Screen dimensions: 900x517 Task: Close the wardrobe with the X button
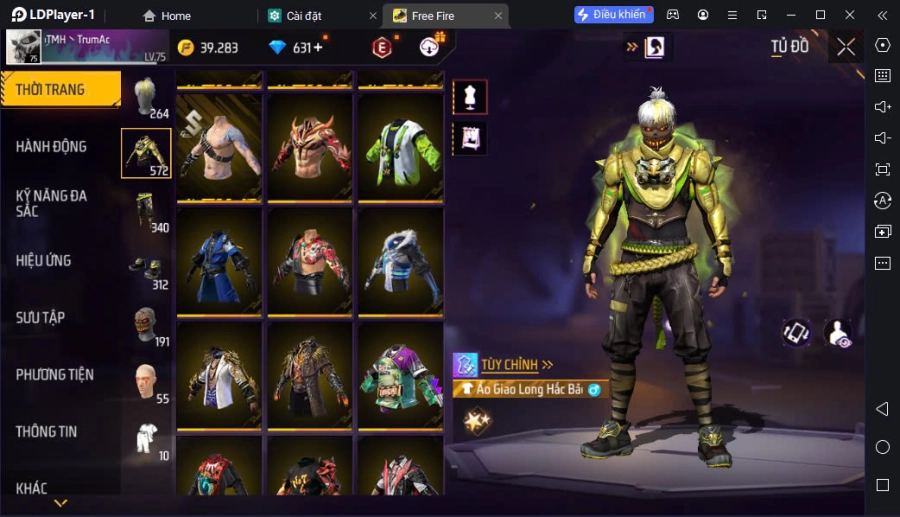[846, 47]
